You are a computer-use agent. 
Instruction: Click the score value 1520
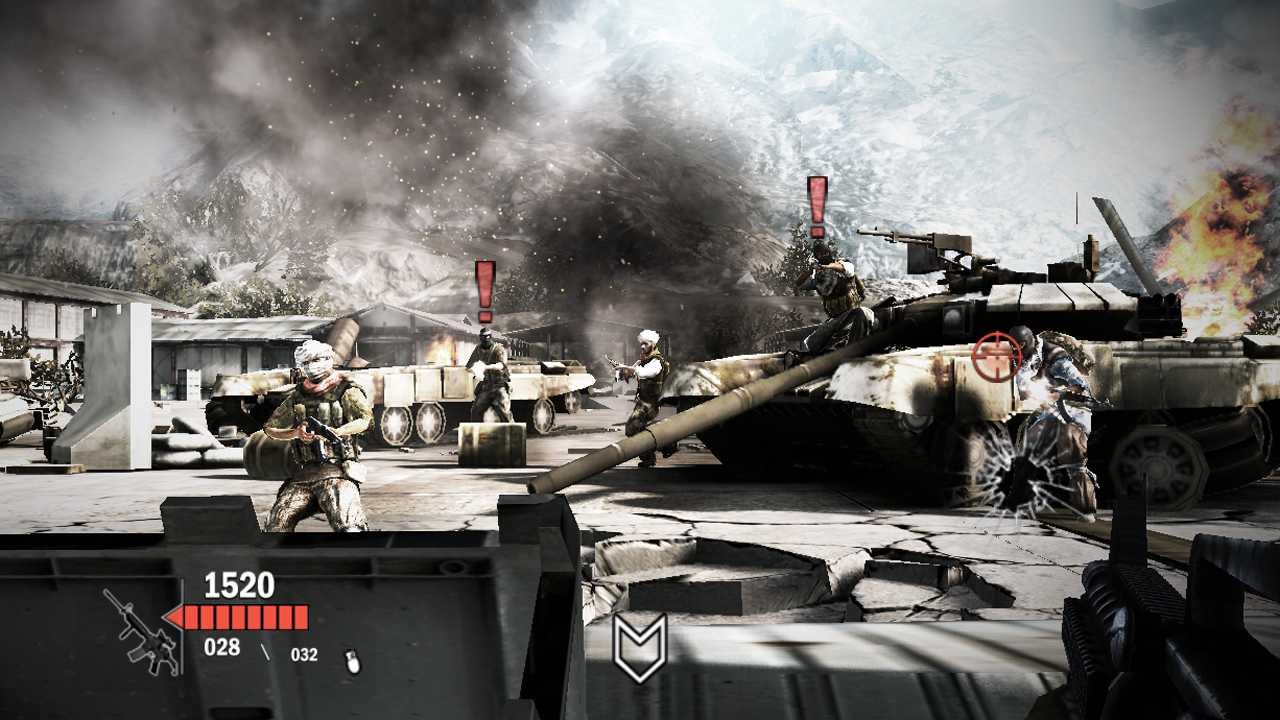[238, 583]
